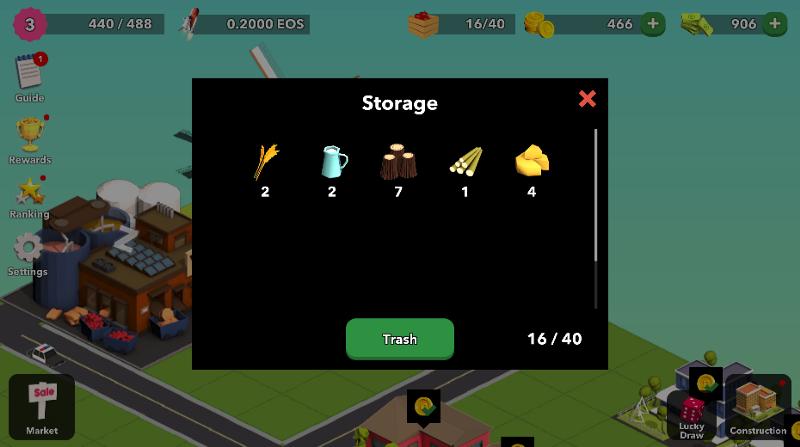Pick the bamboo sticks item
800x447 pixels.
[x=465, y=161]
